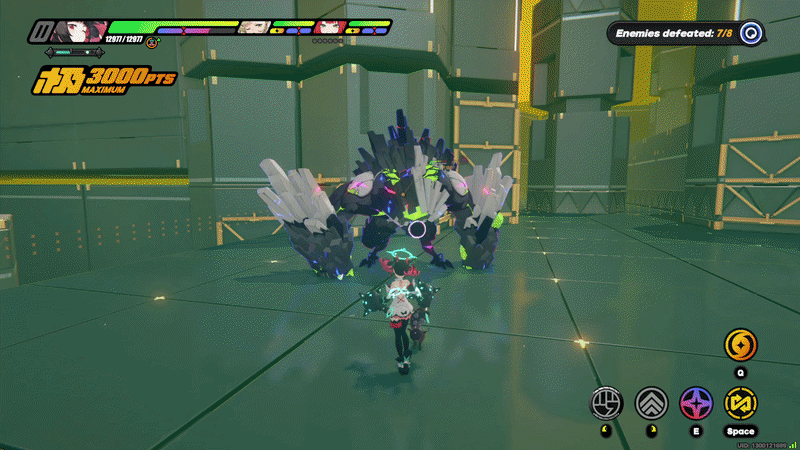Tap the yellow arrows character switch icon
The height and width of the screenshot is (450, 800).
coord(740,403)
